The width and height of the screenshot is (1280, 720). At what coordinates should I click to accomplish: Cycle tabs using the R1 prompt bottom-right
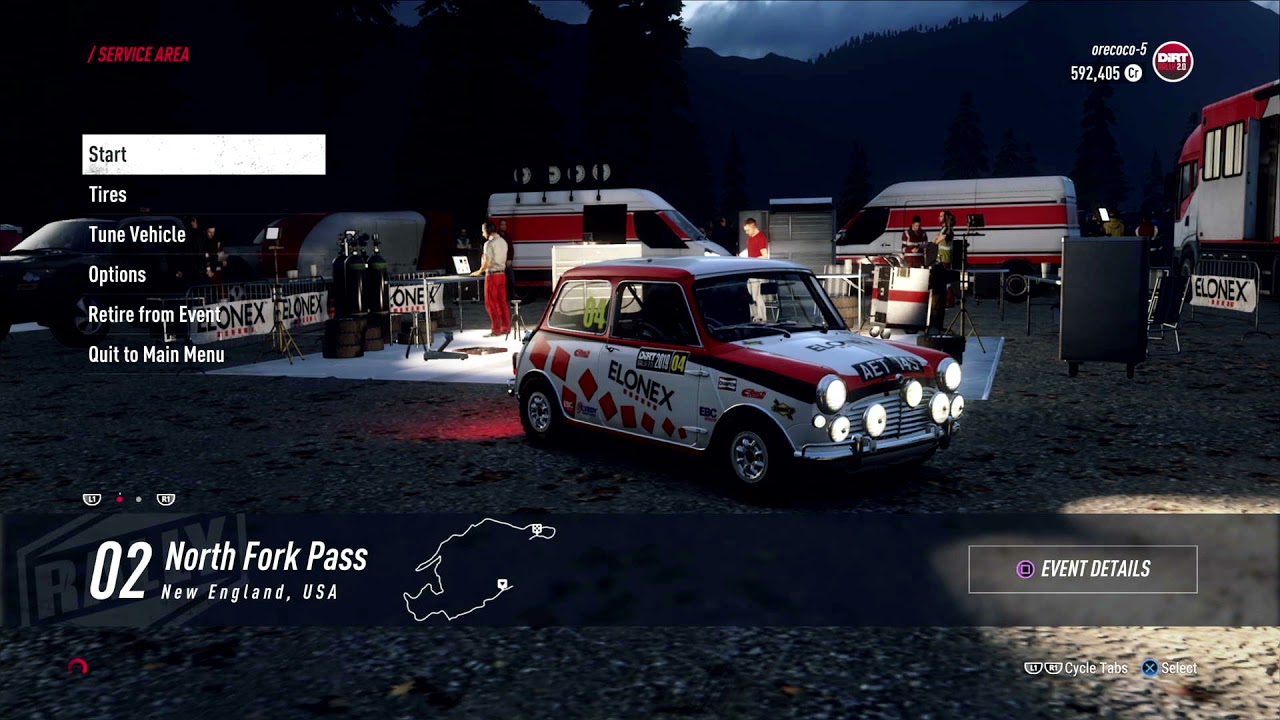(x=1054, y=668)
